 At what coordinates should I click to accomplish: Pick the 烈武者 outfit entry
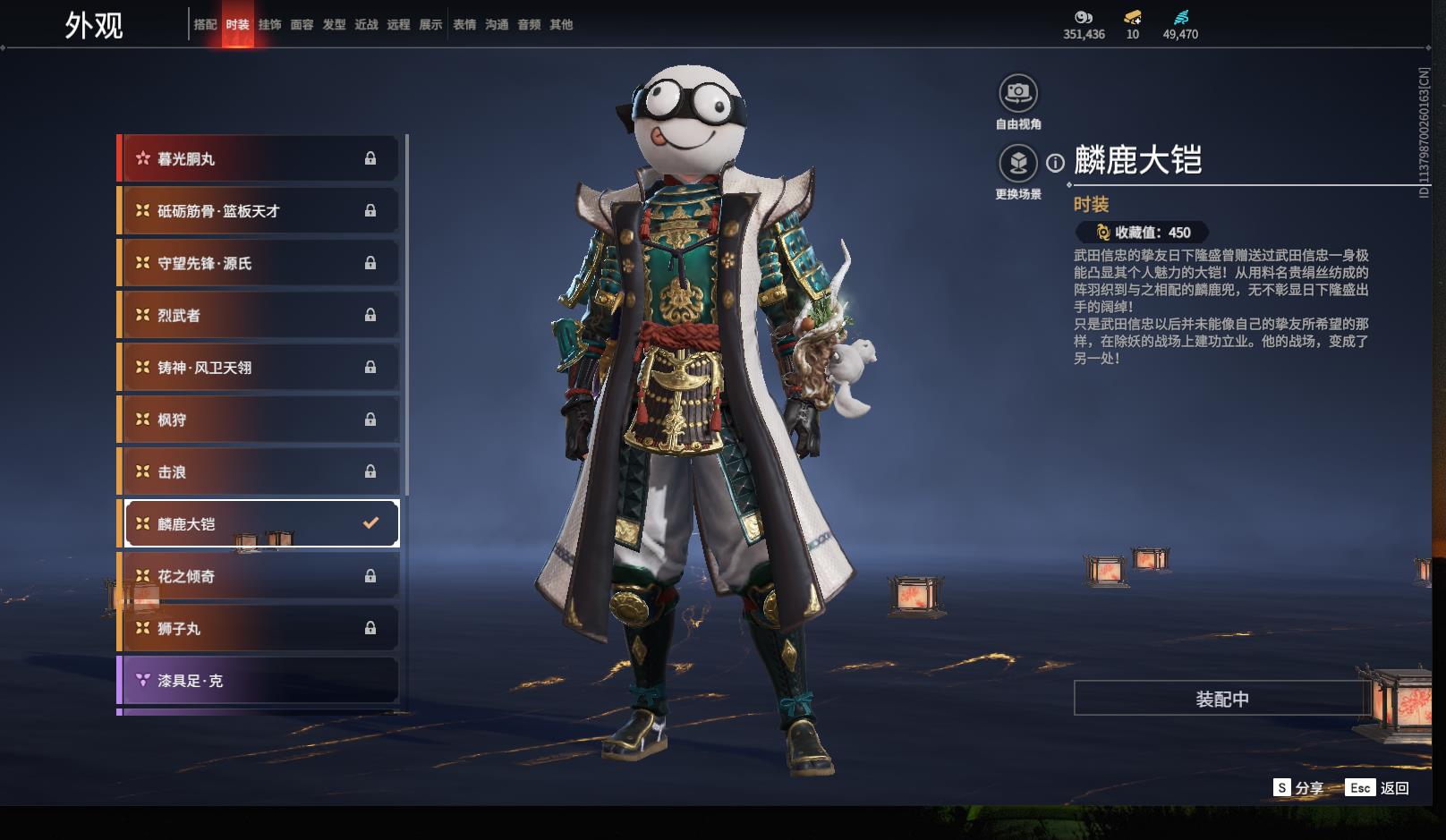259,316
